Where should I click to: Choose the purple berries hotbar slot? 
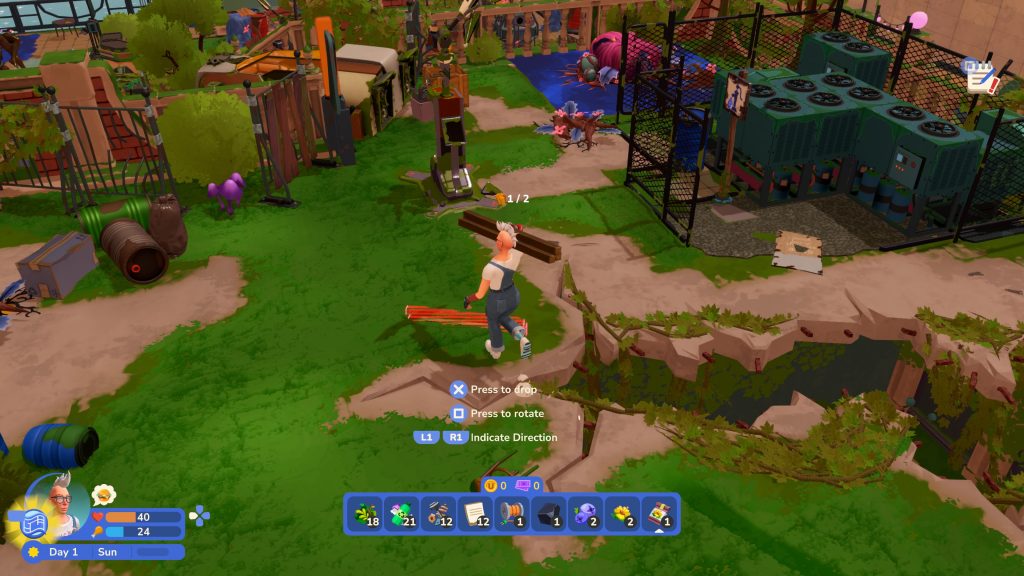585,514
